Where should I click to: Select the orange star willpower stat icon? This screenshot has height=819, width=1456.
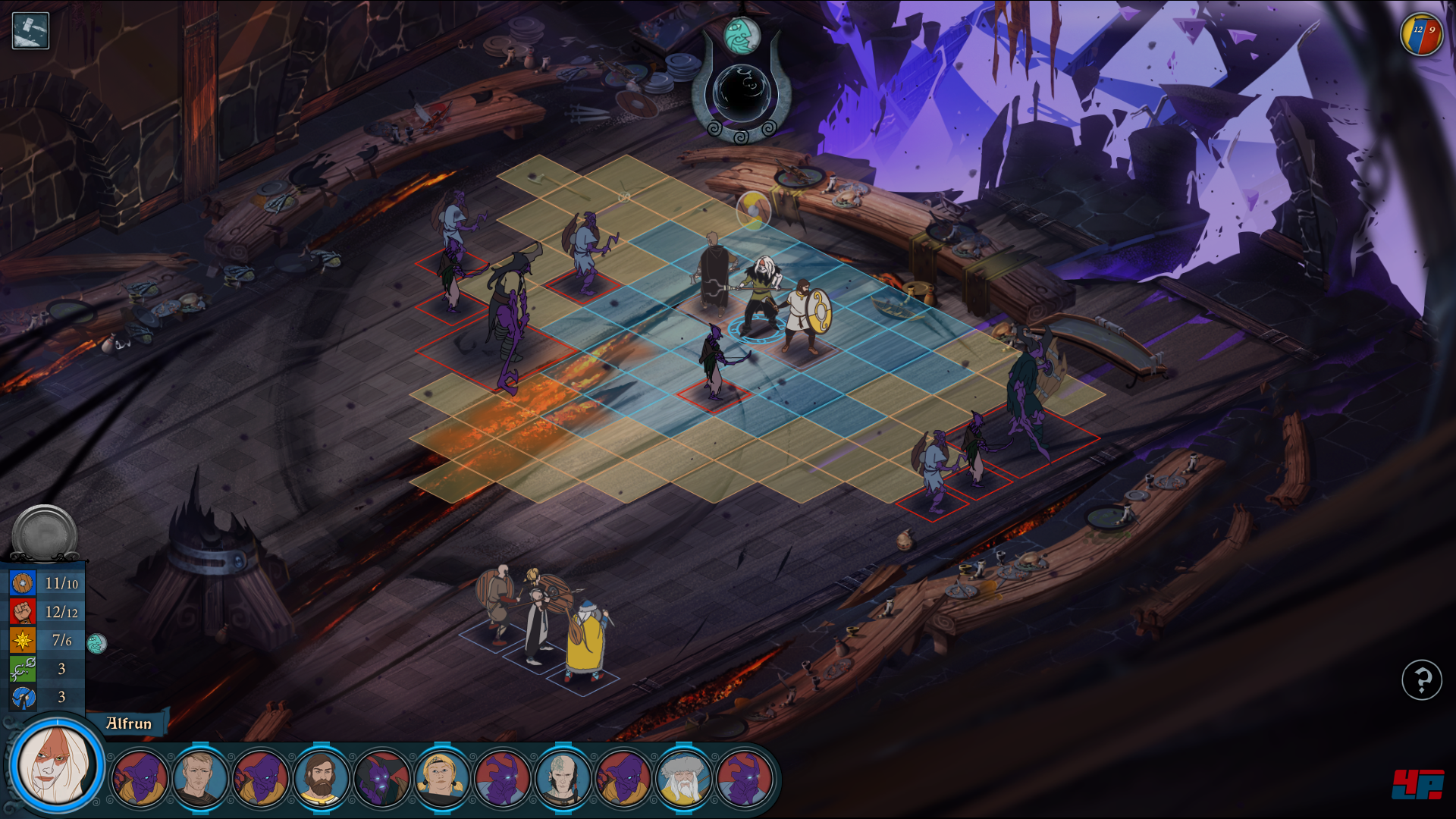(23, 640)
